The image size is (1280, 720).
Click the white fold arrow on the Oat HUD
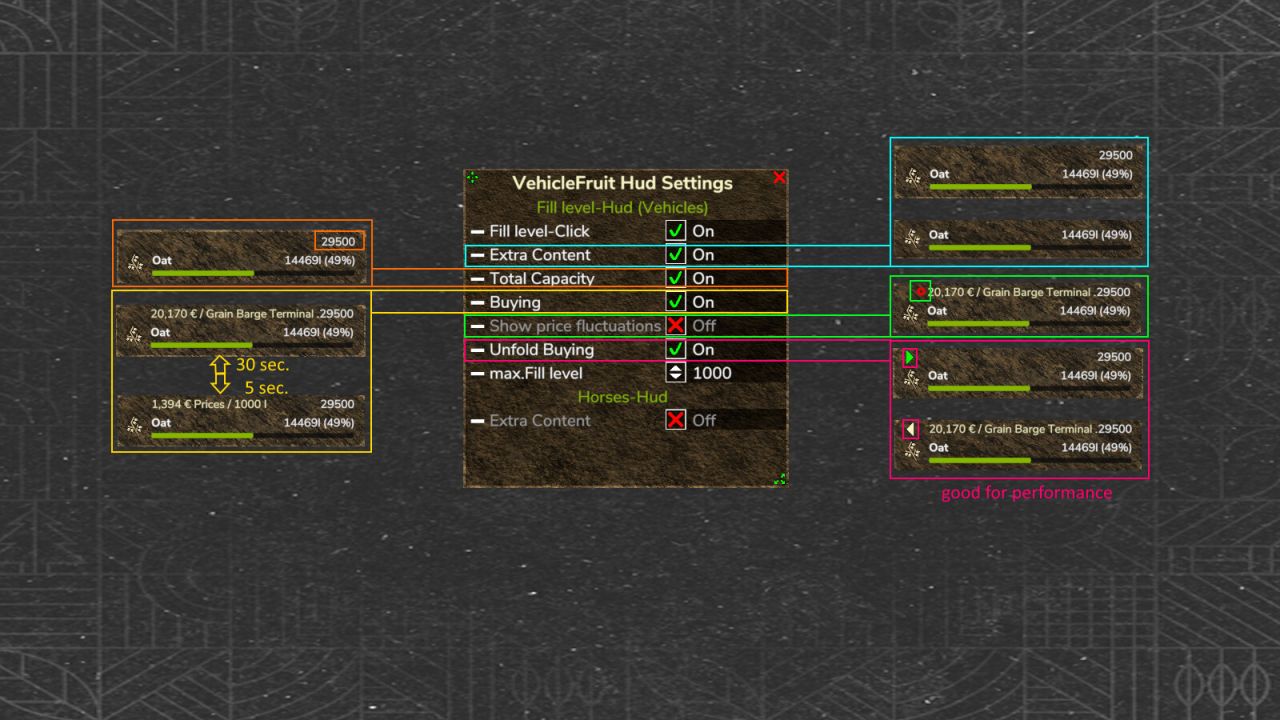[910, 429]
